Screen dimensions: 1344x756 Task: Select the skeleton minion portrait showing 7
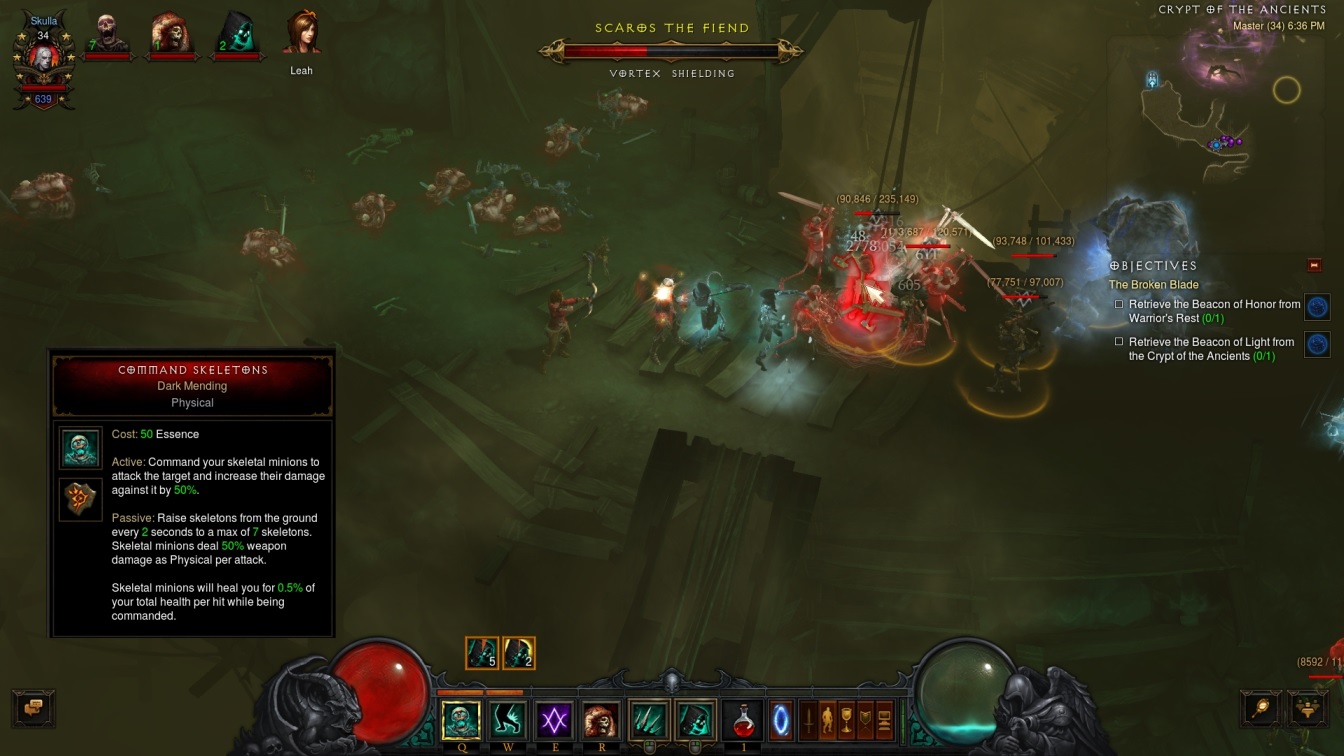[x=108, y=34]
